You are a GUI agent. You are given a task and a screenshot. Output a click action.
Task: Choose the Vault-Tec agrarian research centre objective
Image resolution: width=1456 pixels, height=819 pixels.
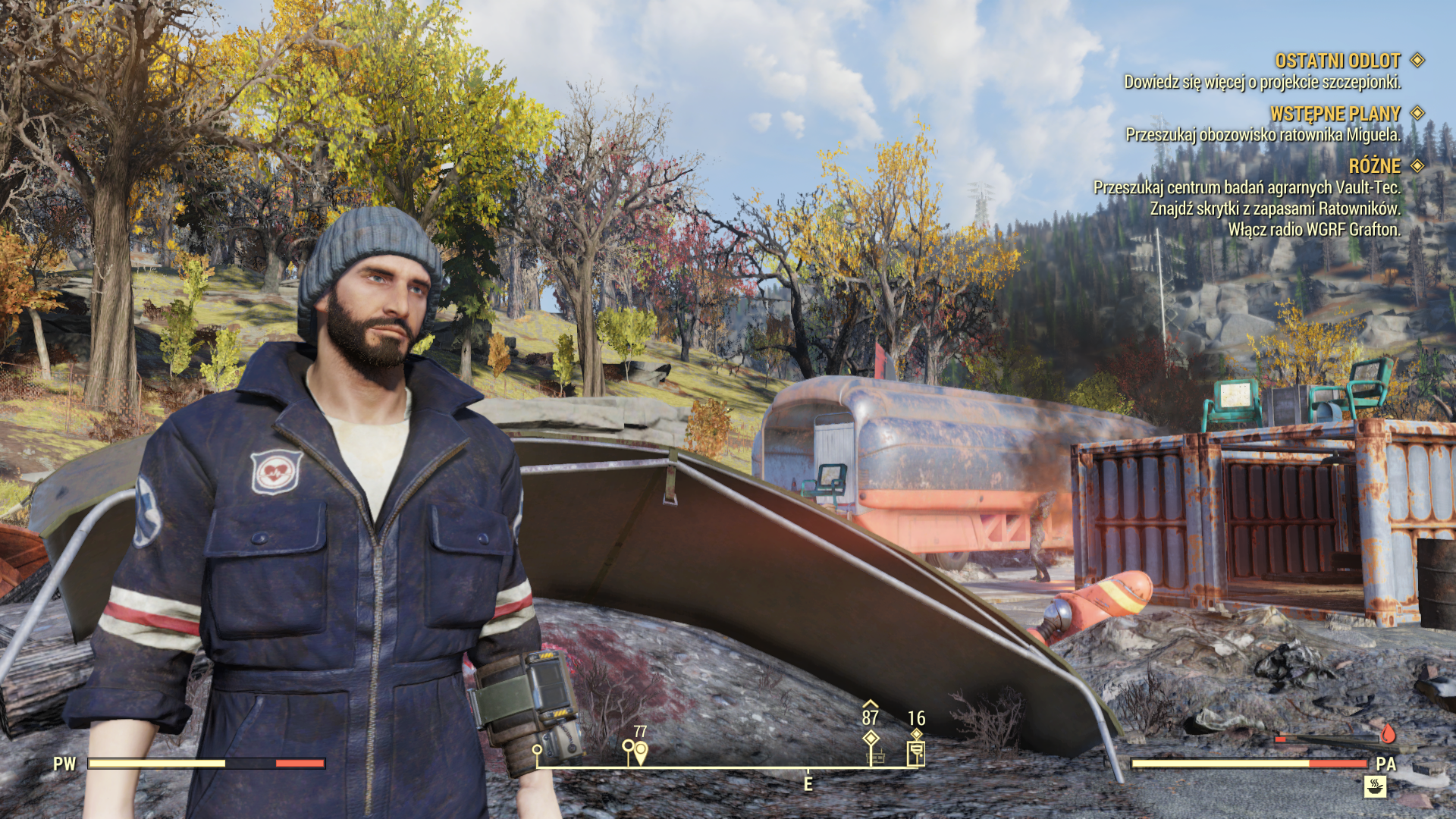[x=1246, y=187]
